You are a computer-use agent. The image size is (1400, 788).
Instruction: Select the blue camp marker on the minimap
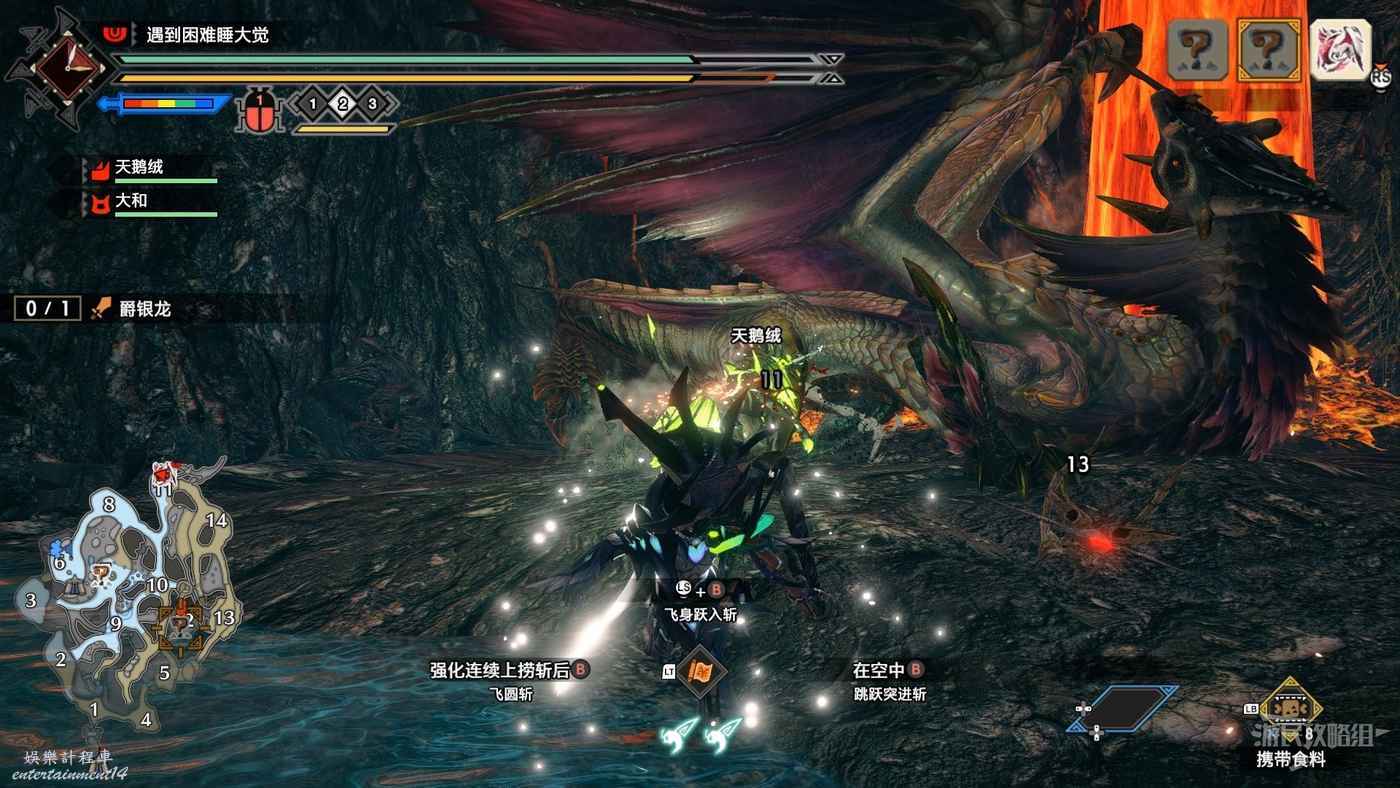point(55,548)
